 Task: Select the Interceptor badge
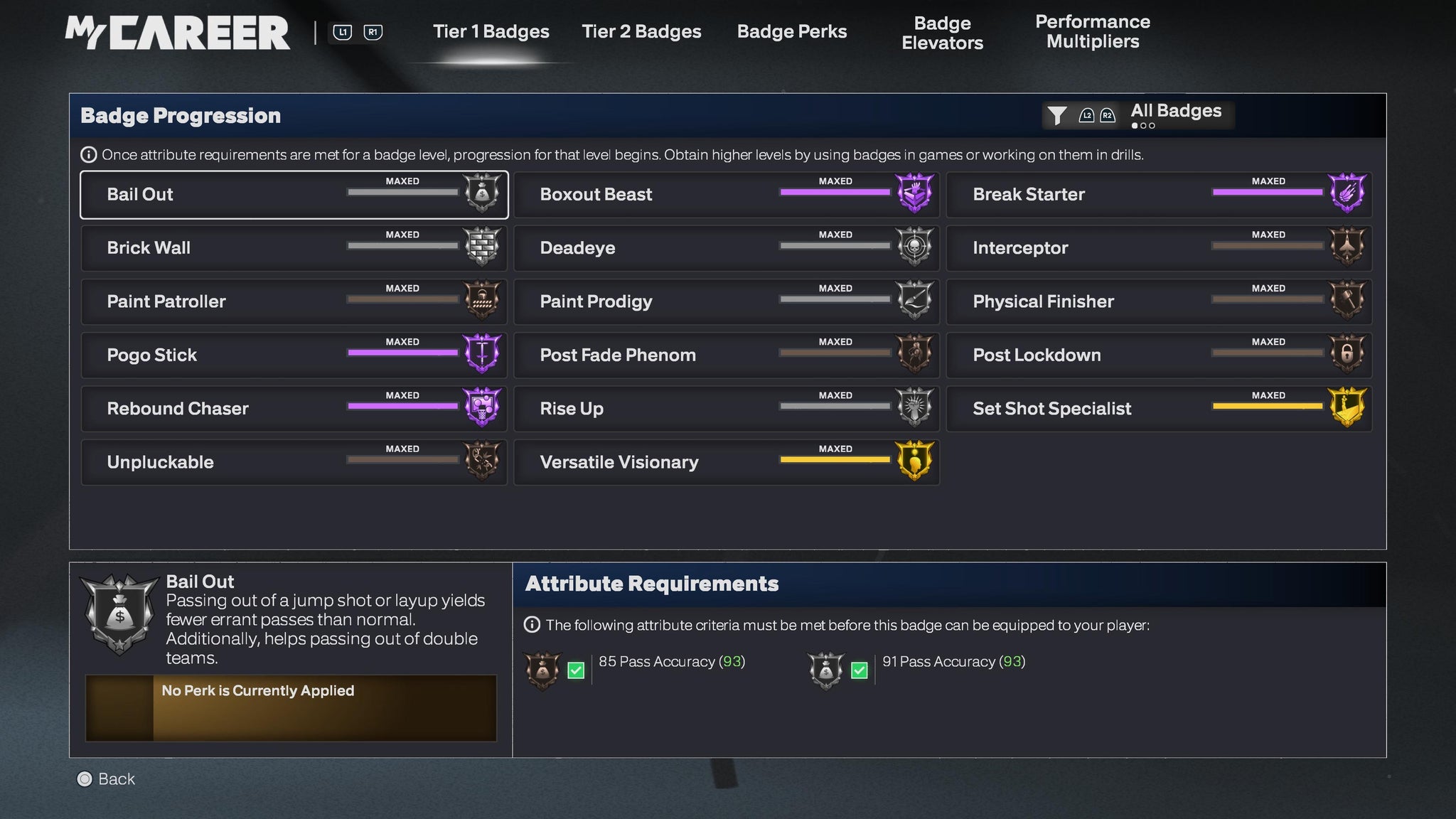pyautogui.click(x=1159, y=248)
